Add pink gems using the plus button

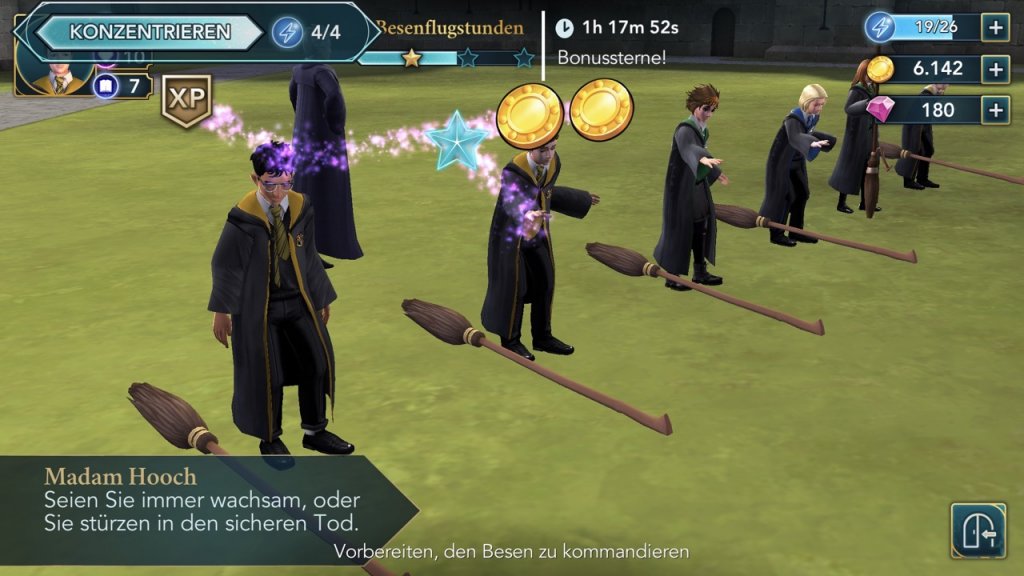click(x=995, y=109)
